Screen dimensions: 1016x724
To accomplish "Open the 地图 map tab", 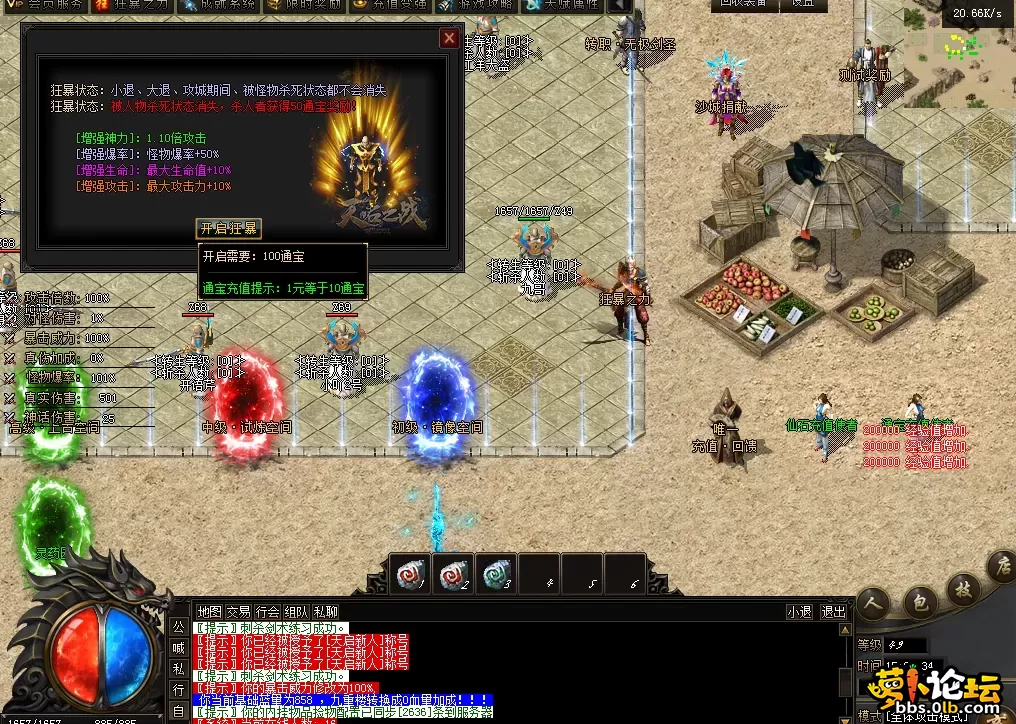I will [209, 611].
